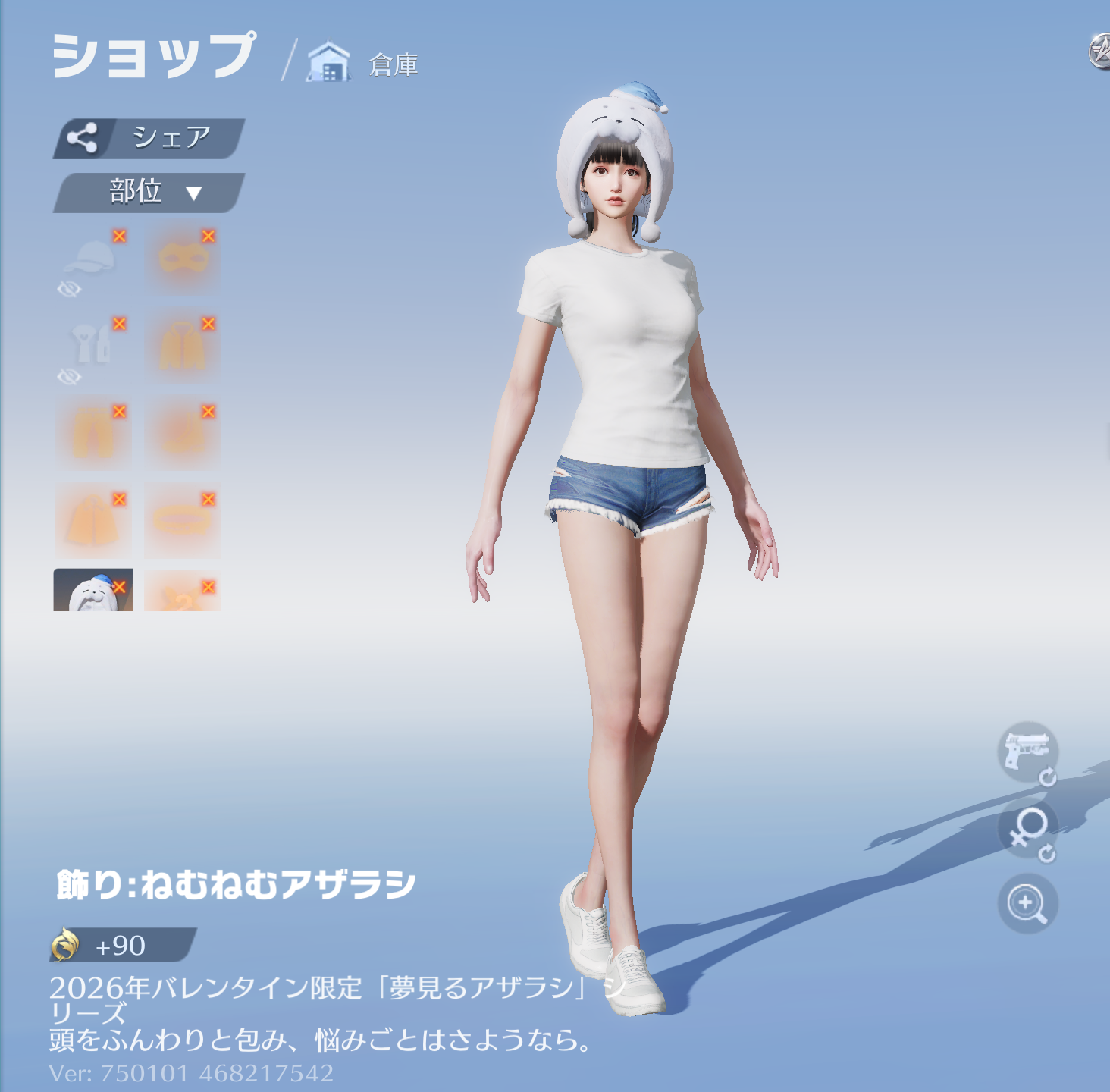Click the star emblem icon at top right
This screenshot has height=1092, width=1110.
[x=1099, y=52]
